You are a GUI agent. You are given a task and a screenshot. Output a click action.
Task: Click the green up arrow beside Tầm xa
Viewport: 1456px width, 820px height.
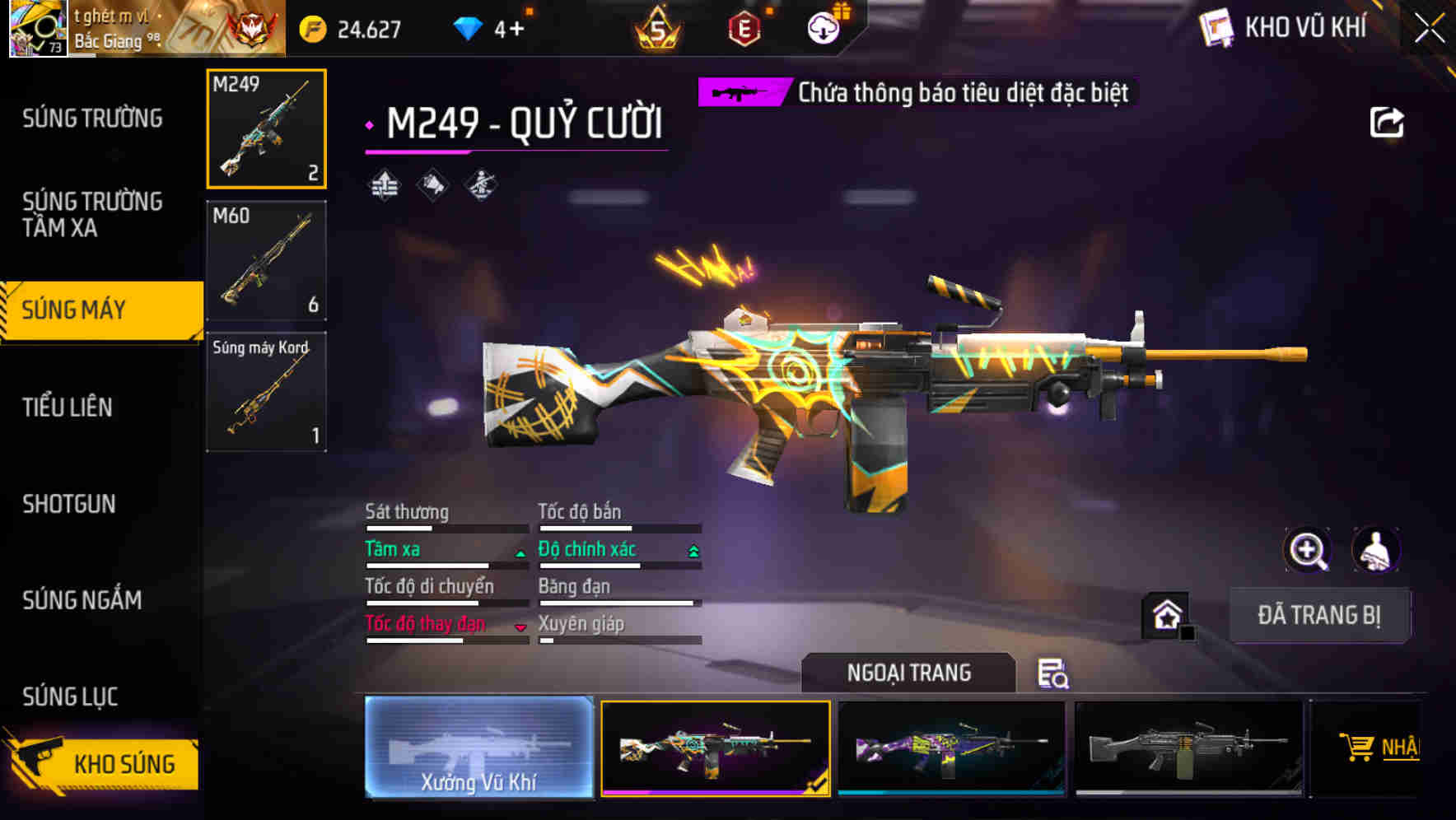520,552
